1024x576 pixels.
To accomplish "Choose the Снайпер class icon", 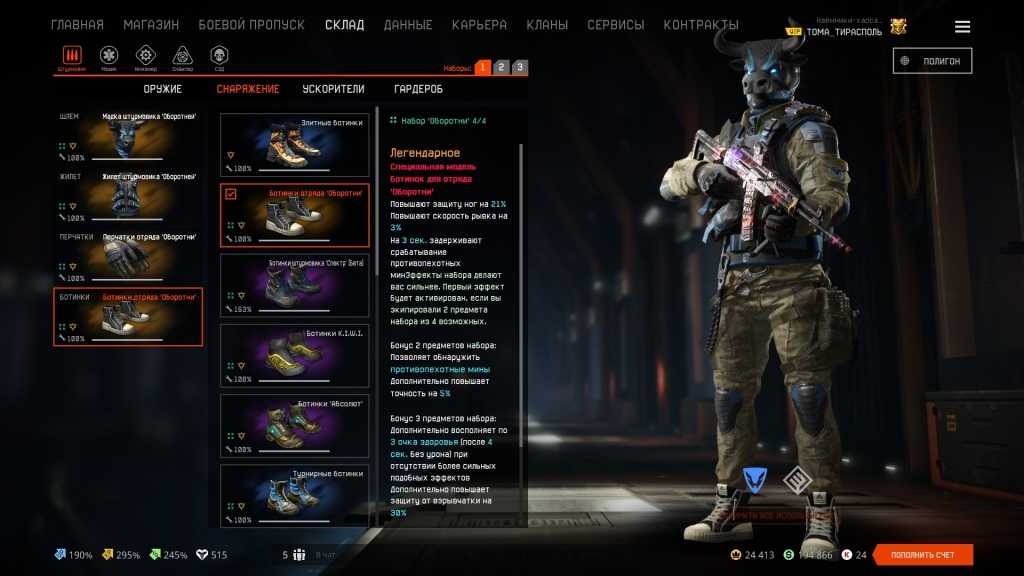I will pos(182,56).
